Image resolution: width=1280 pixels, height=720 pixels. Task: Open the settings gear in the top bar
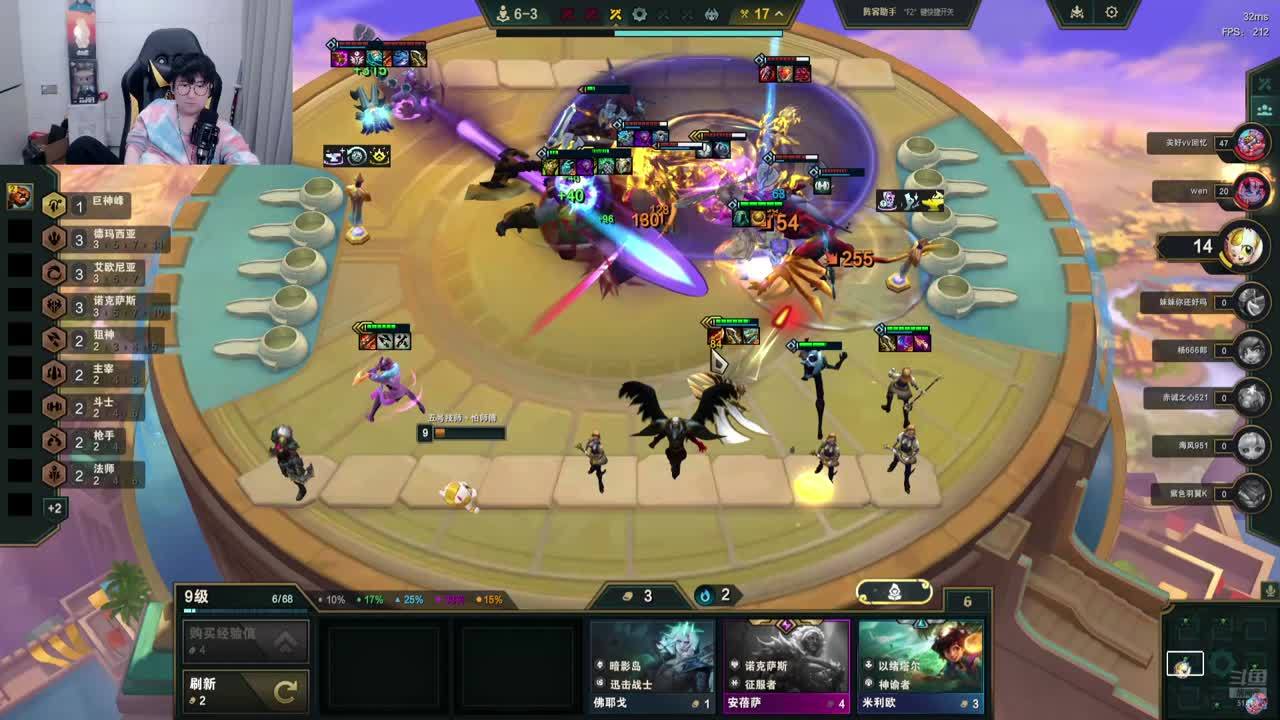click(x=1111, y=13)
